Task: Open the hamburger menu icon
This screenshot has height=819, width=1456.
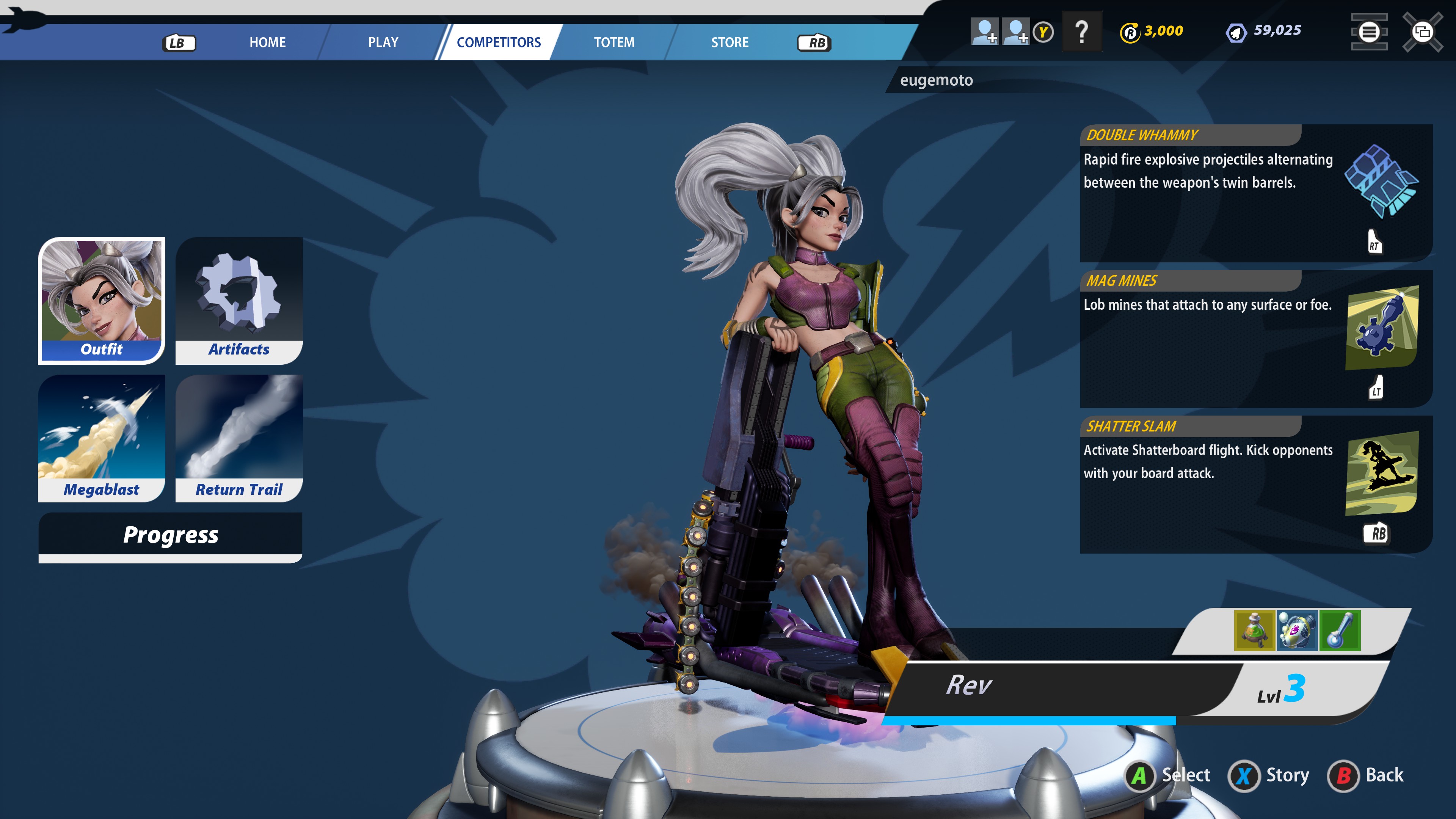Action: [x=1368, y=31]
